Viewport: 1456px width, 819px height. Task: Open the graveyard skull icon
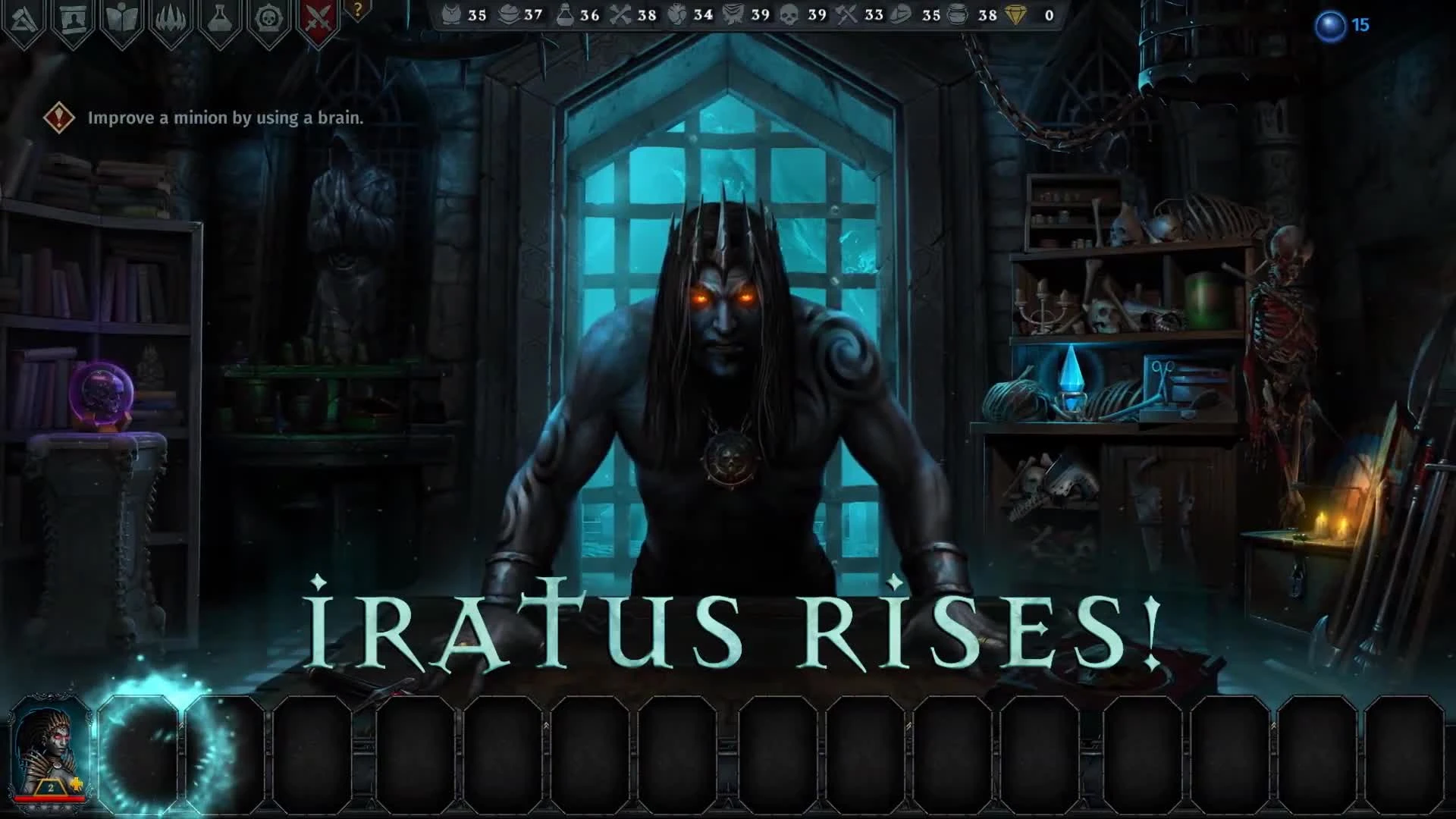click(x=267, y=15)
